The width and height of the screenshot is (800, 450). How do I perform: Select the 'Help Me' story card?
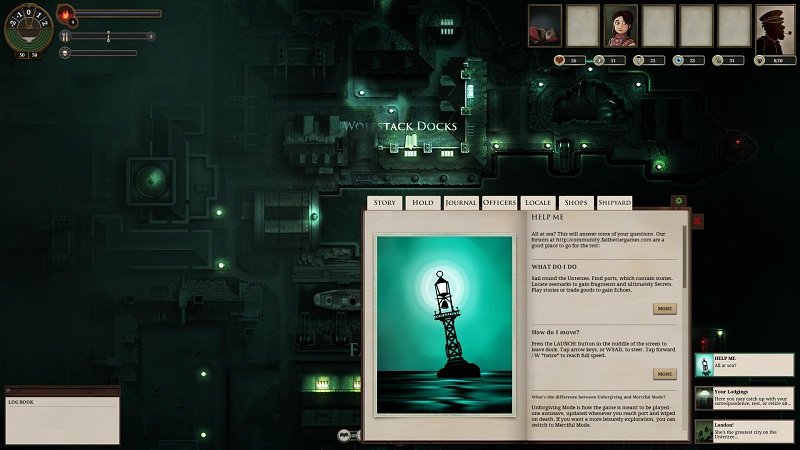pyautogui.click(x=745, y=365)
